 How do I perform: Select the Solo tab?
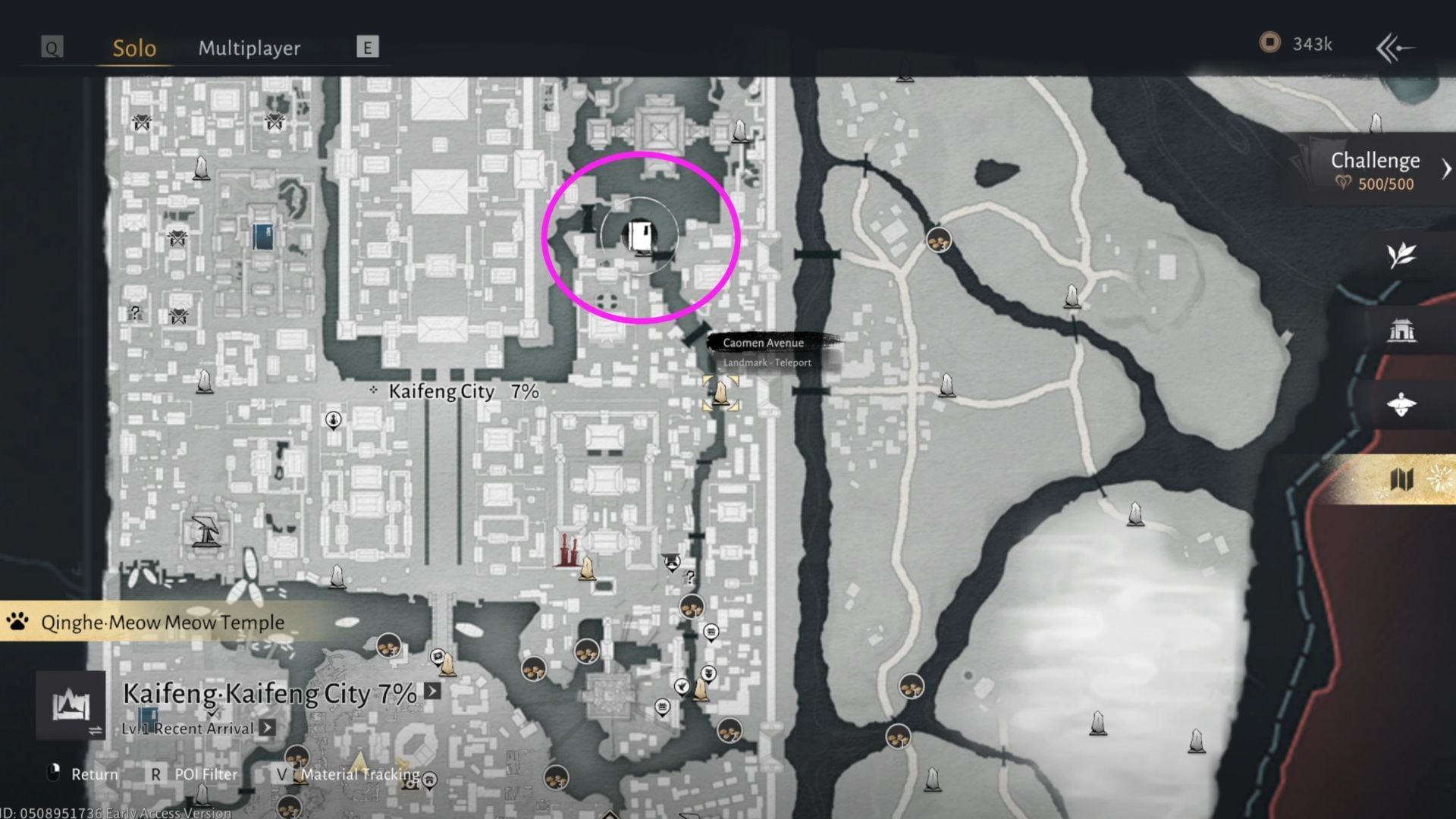[x=133, y=48]
